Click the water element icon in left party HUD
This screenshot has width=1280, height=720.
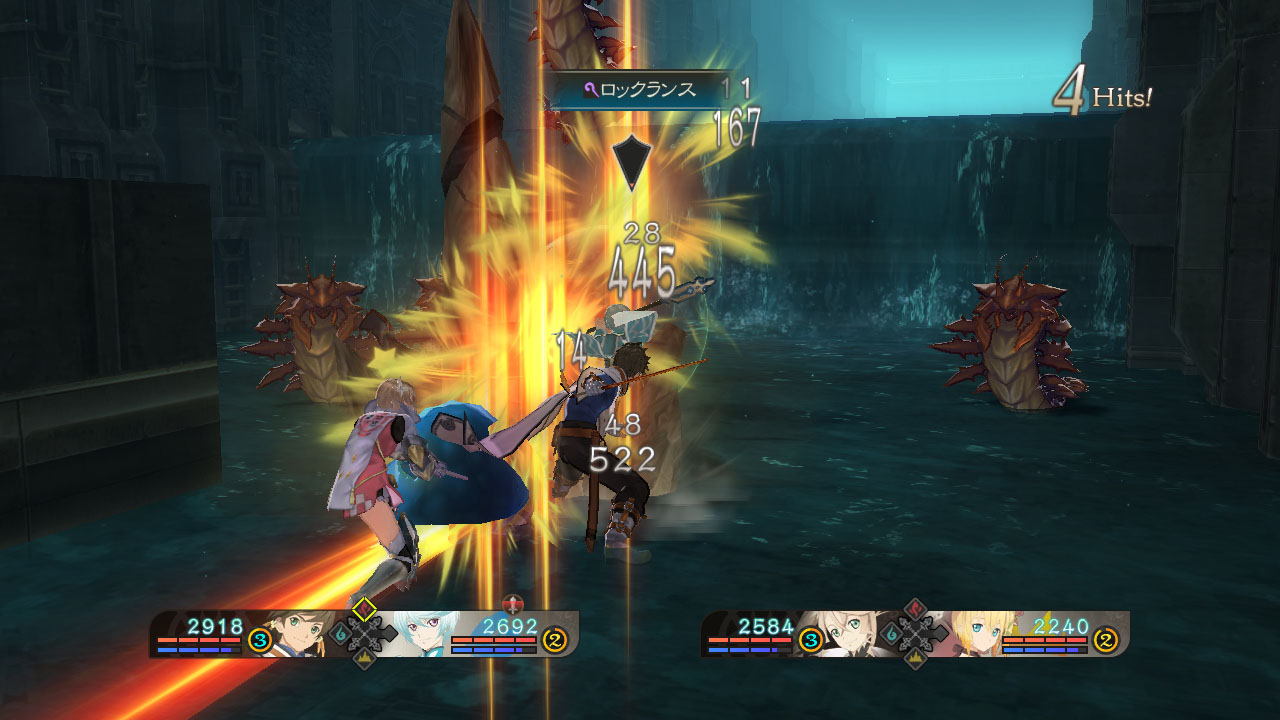coord(342,635)
